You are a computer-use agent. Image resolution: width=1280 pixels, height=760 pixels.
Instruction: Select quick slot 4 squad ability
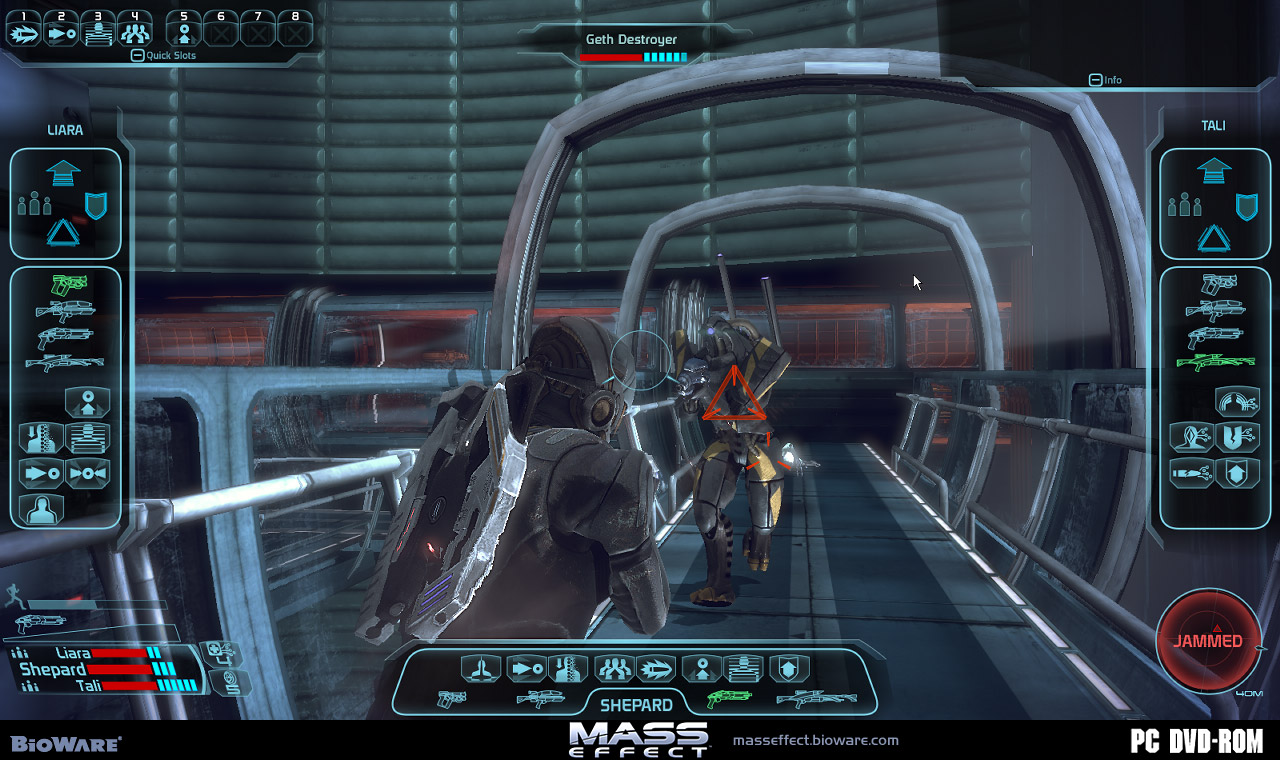135,33
